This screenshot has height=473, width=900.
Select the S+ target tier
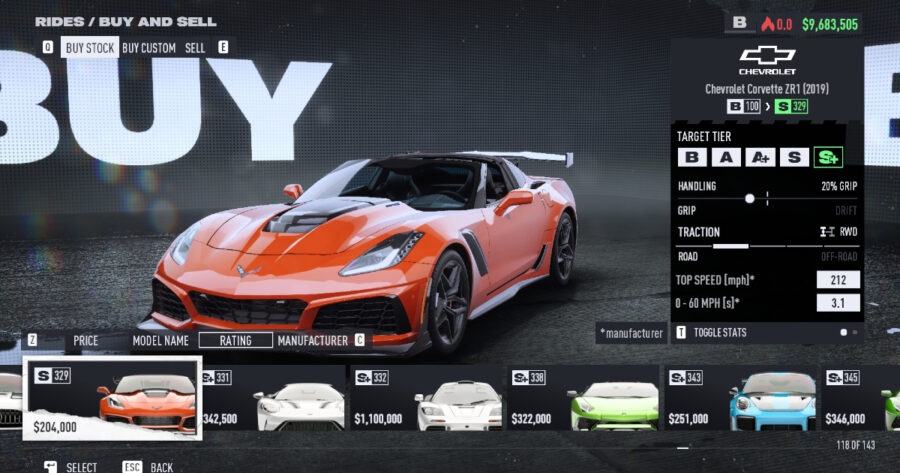(828, 157)
